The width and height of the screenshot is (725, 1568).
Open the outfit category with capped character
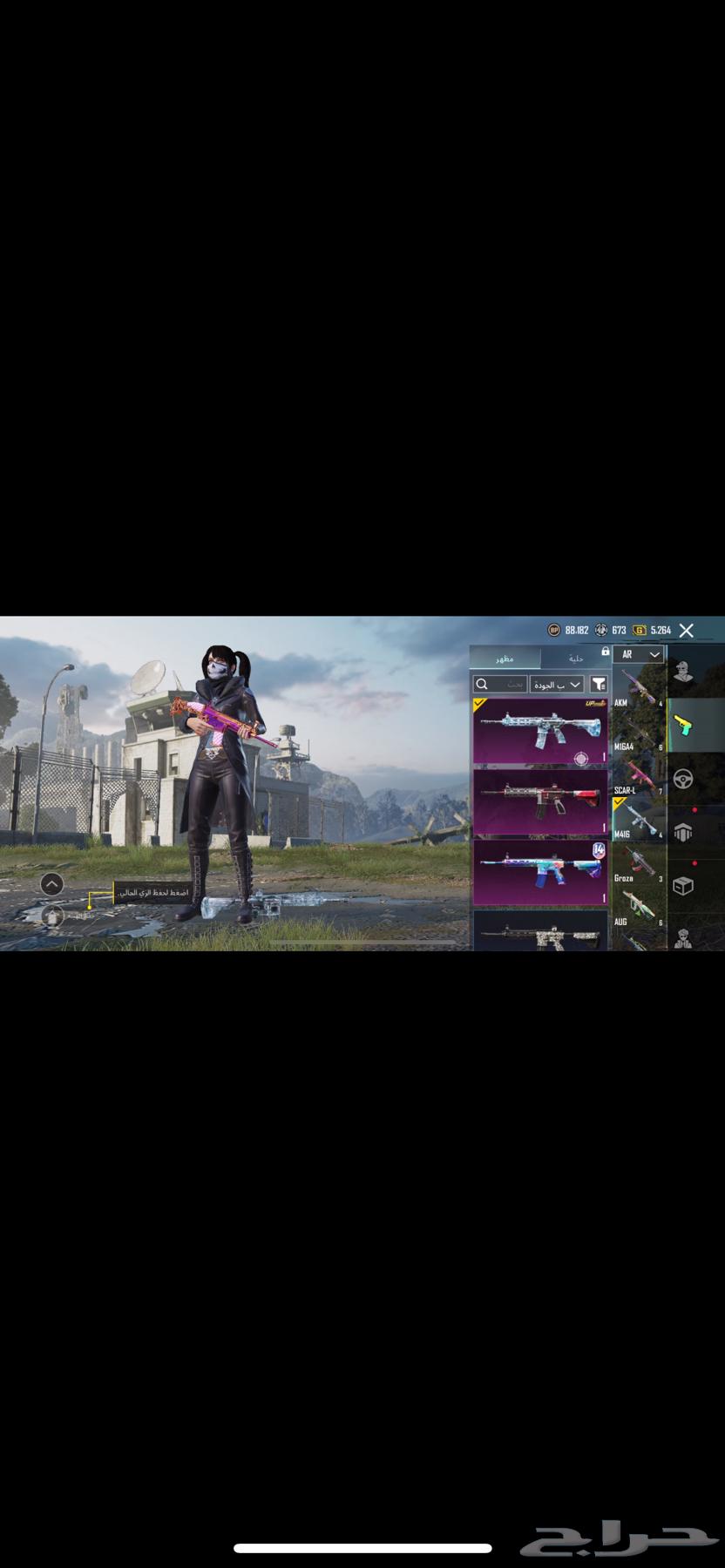[x=684, y=672]
